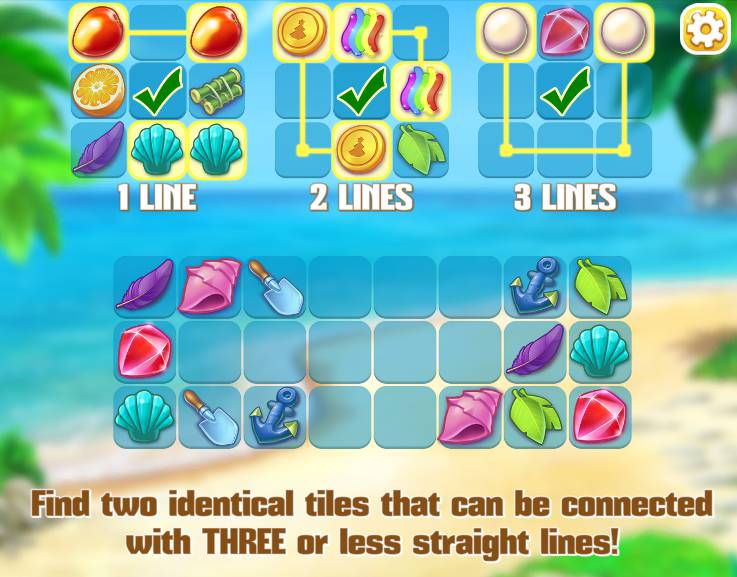
Task: Open the settings gear button
Action: pos(705,30)
